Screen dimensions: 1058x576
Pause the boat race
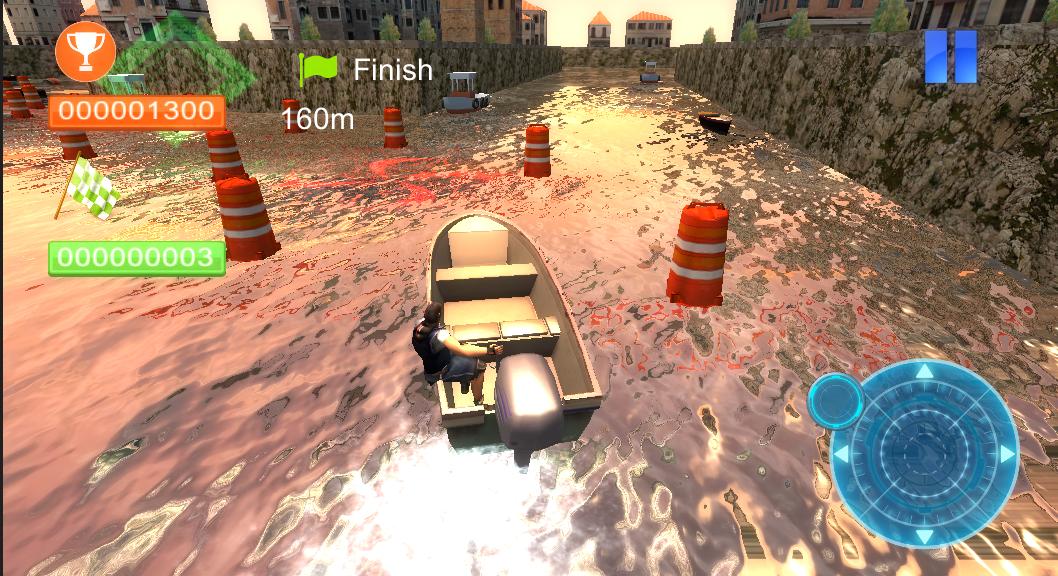pos(950,57)
